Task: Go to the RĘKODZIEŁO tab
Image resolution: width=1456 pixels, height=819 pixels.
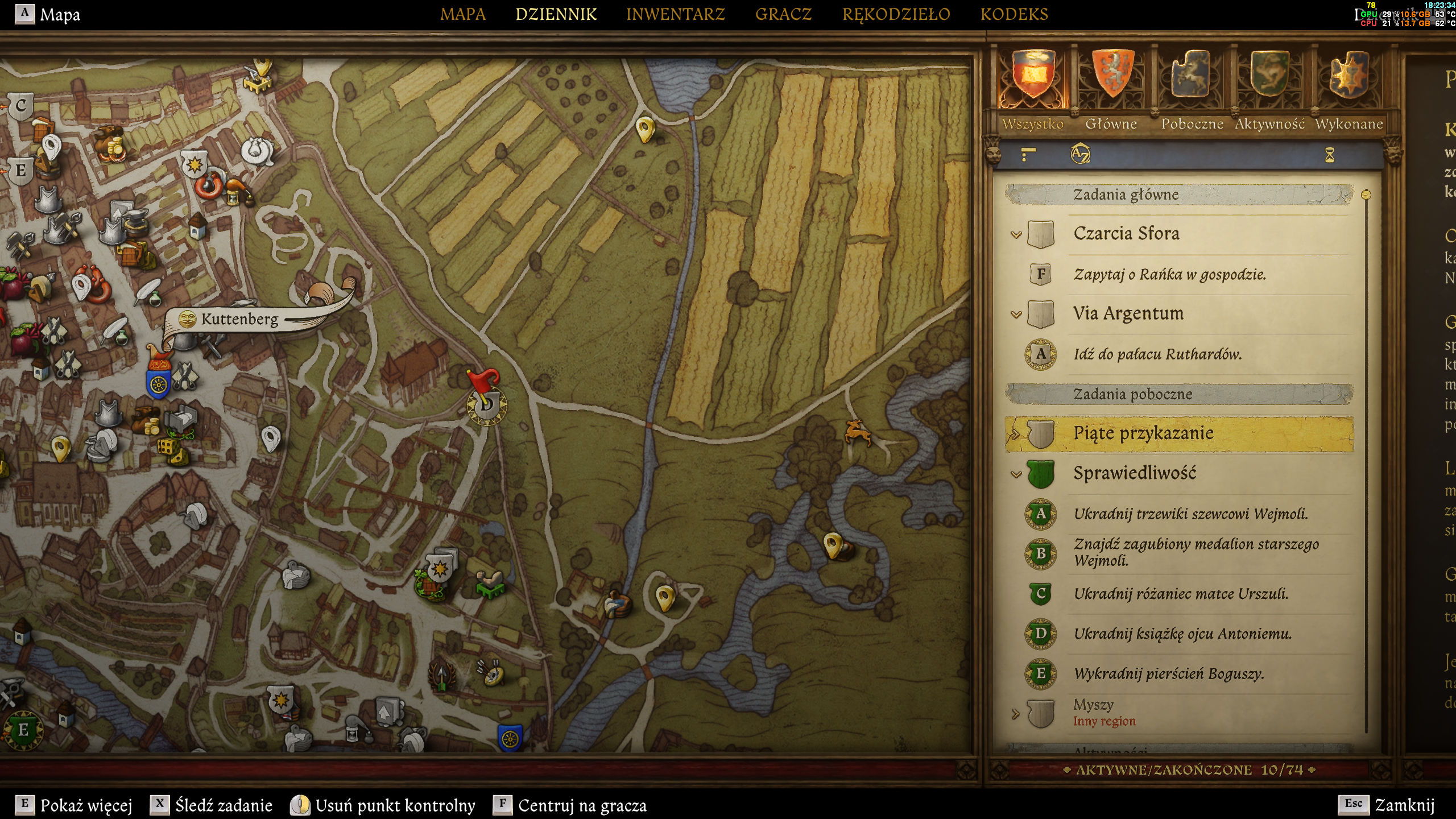Action: [896, 14]
